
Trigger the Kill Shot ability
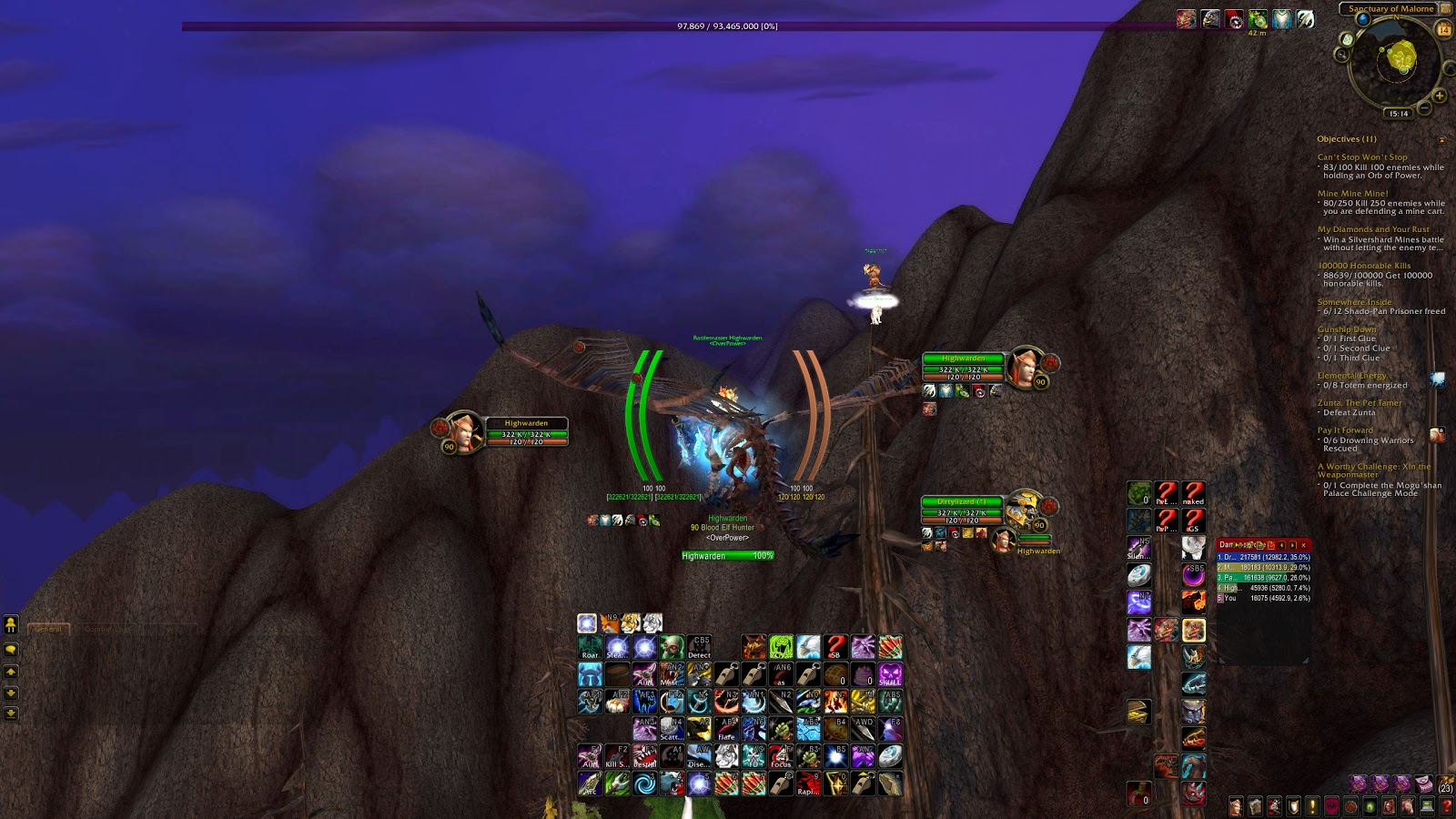(x=619, y=755)
